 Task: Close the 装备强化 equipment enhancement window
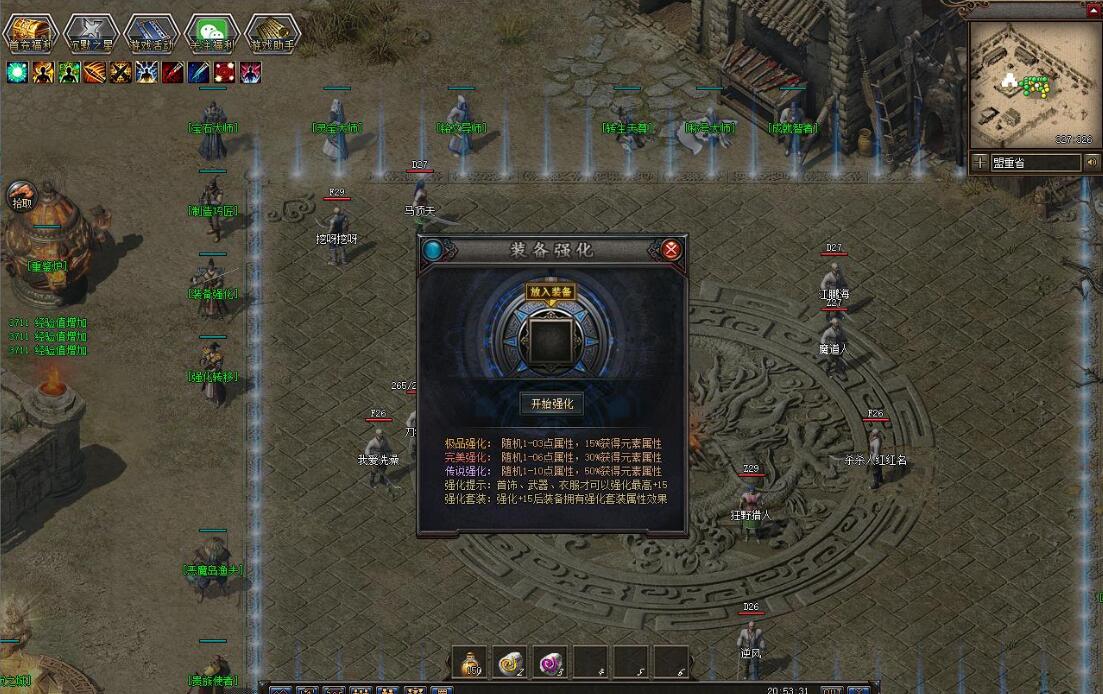click(x=672, y=249)
